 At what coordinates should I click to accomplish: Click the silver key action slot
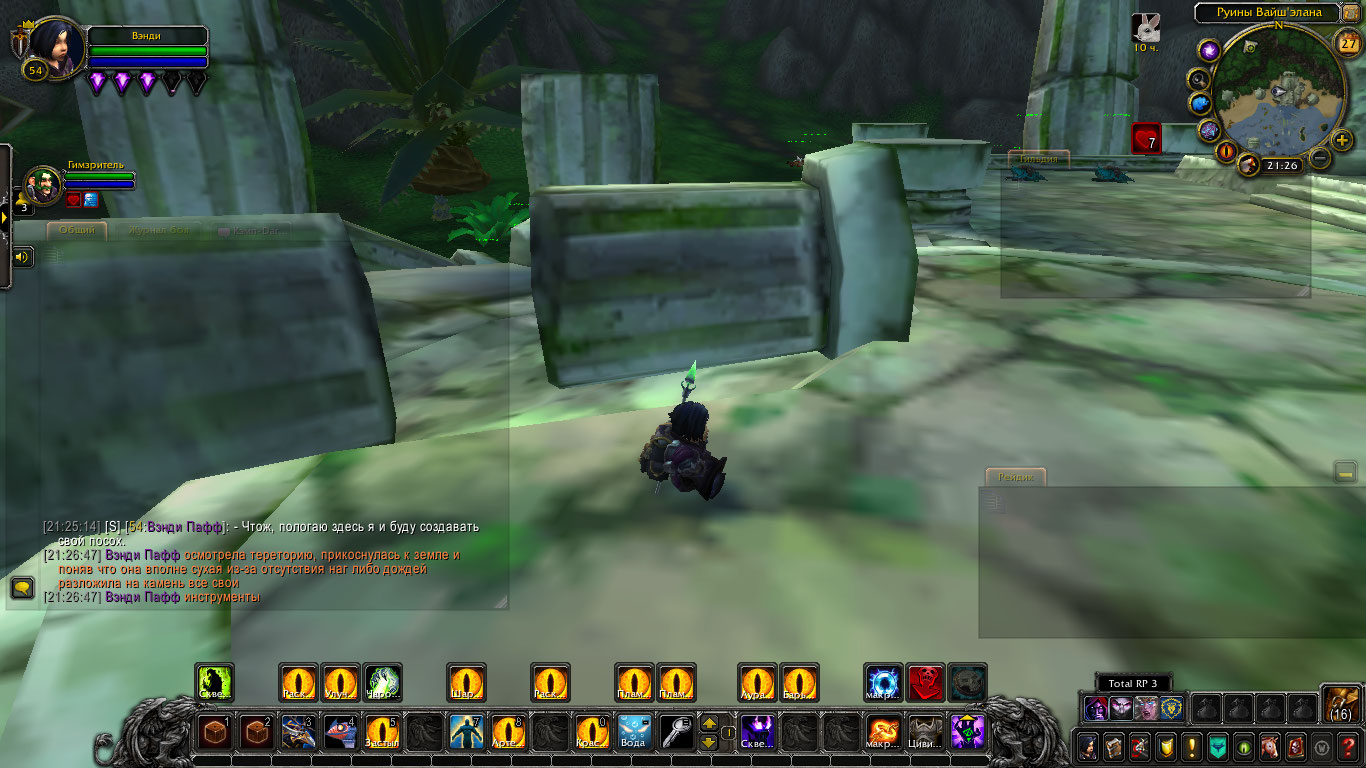pyautogui.click(x=676, y=732)
